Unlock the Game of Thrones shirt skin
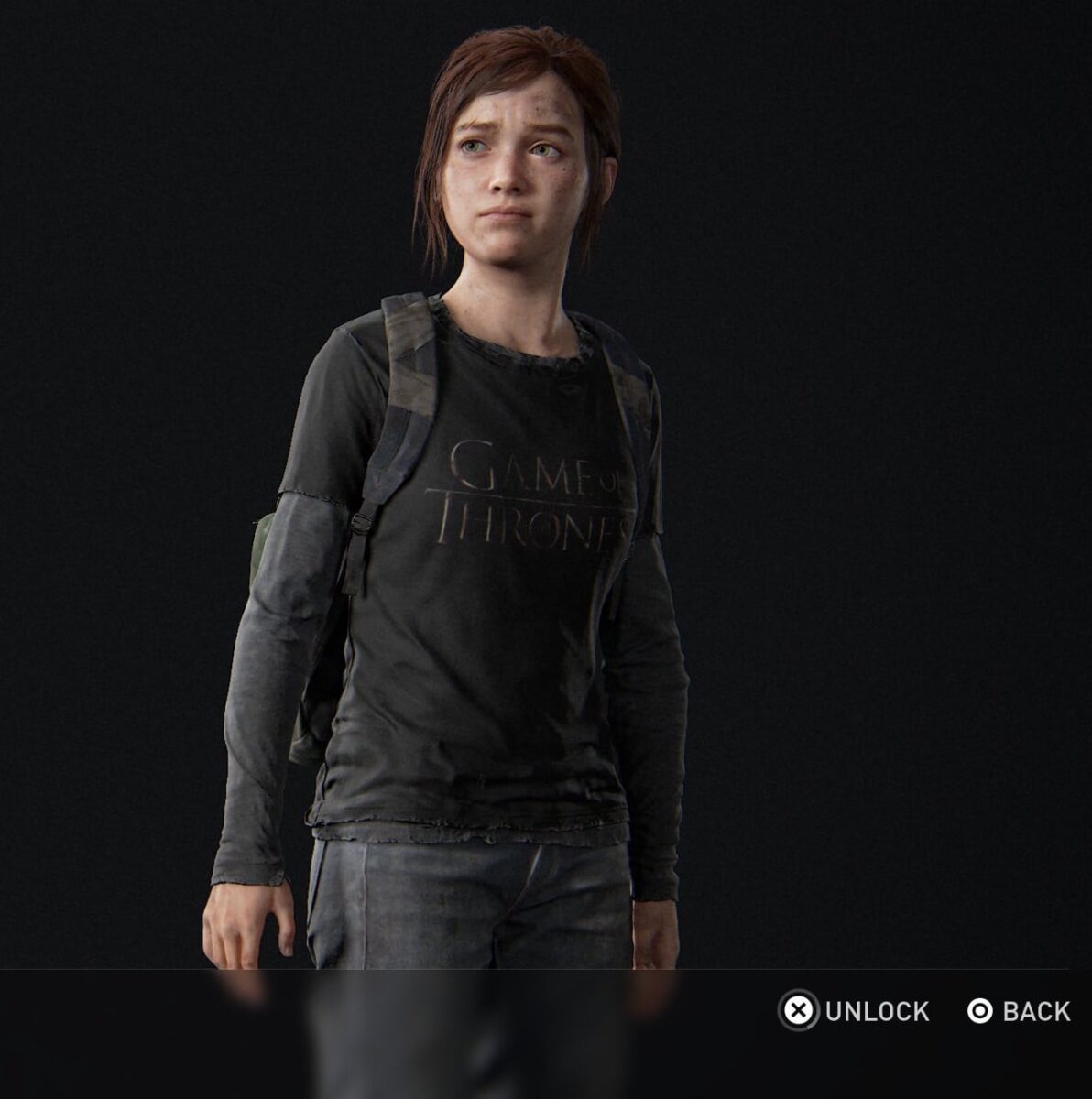The image size is (1092, 1099). tap(854, 1011)
